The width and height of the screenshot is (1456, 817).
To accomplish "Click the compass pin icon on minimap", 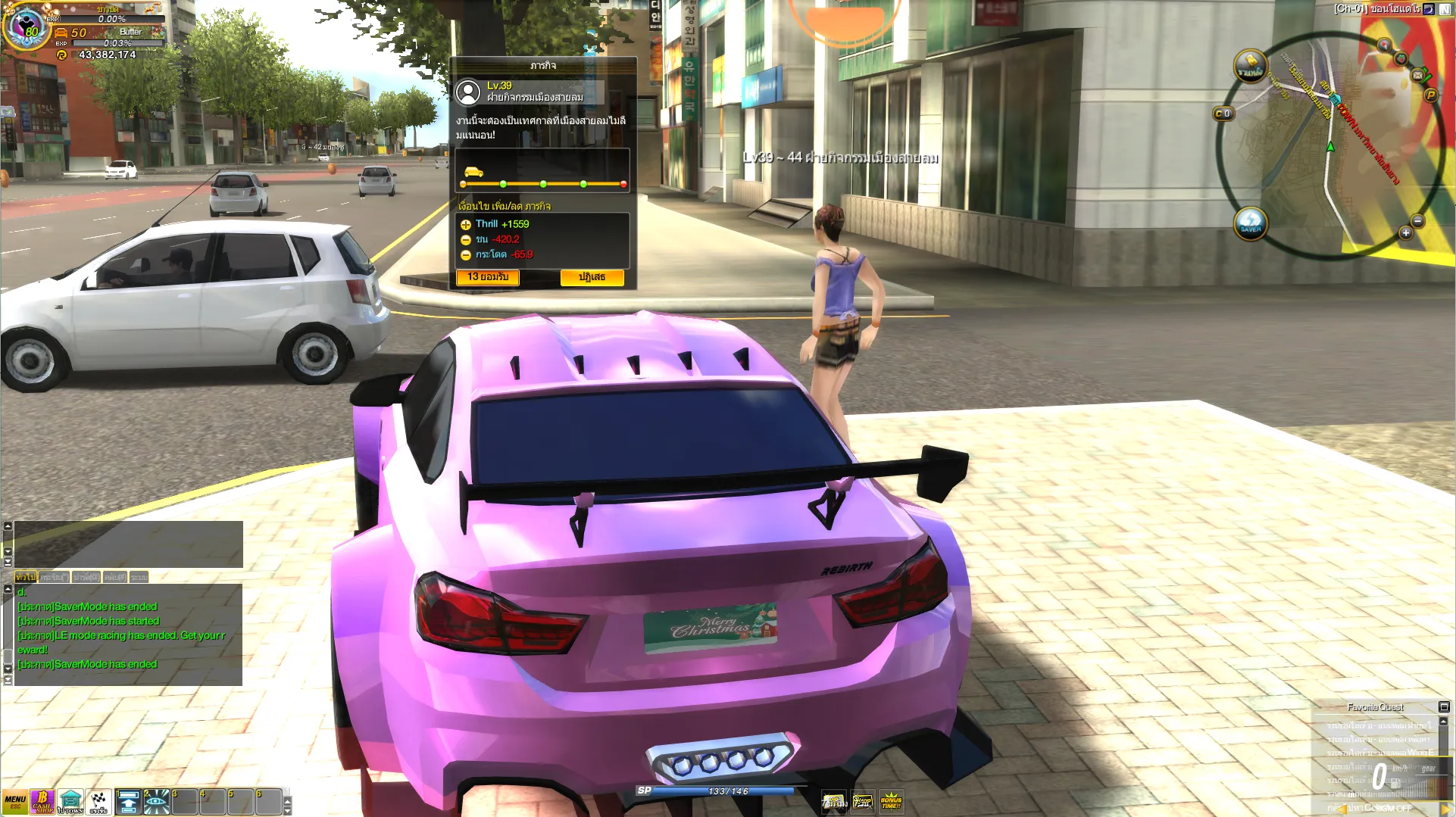I will pyautogui.click(x=1384, y=45).
